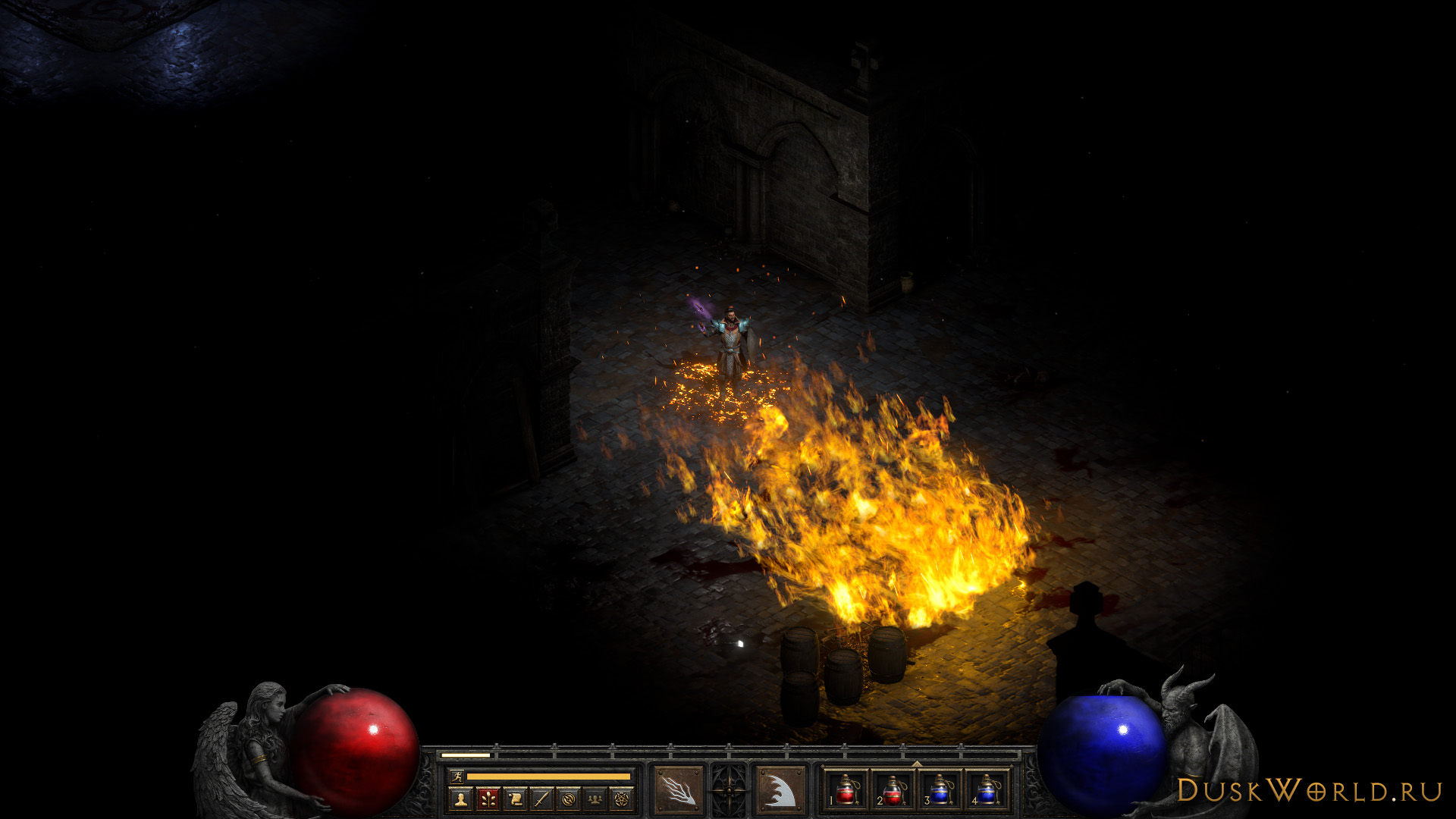The width and height of the screenshot is (1456, 819).
Task: Use the red potion in belt slot 2
Action: [892, 791]
